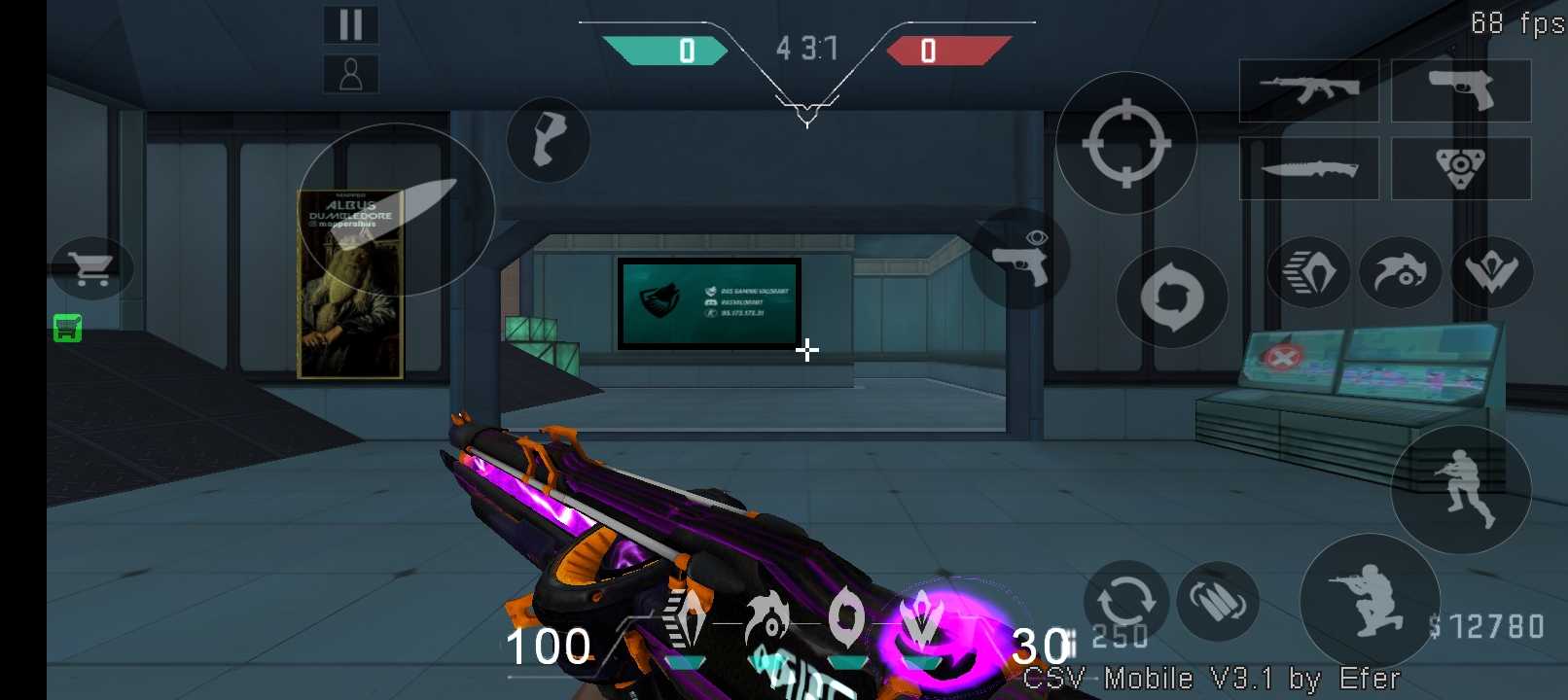Select the triangular spike device slot
Screen dimensions: 1568x700
(x=1461, y=168)
